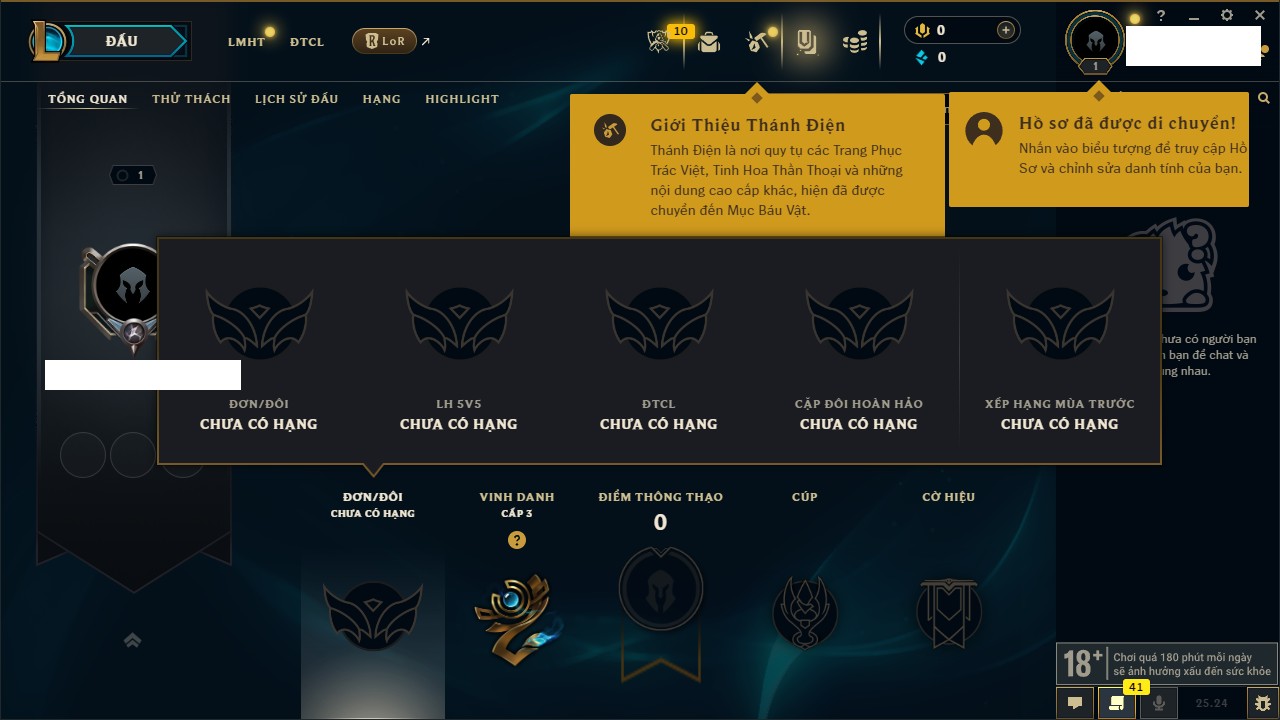Open client settings gear icon
This screenshot has width=1280, height=720.
click(1227, 16)
